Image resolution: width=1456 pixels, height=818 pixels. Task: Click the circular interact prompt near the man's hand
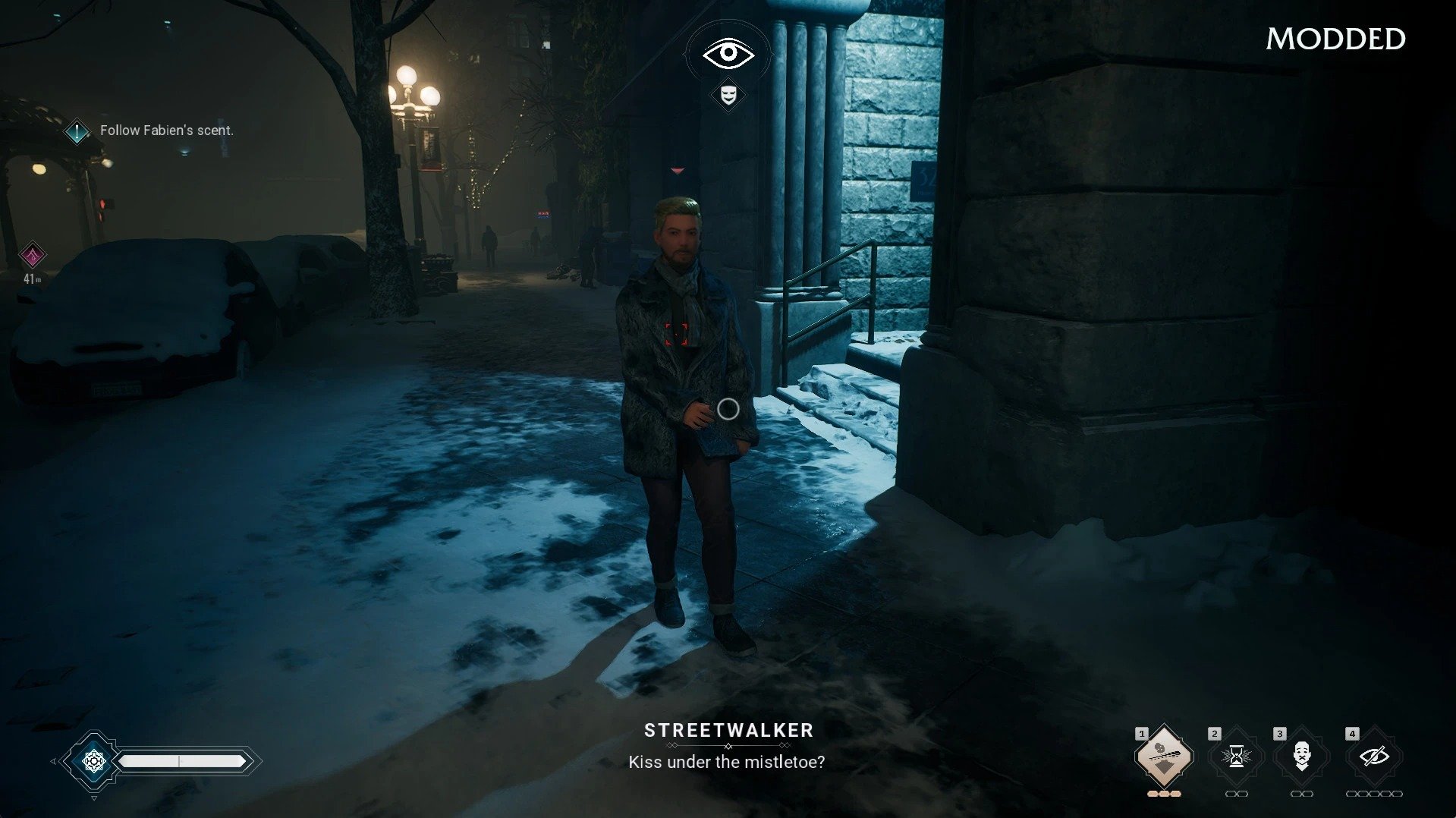(728, 408)
